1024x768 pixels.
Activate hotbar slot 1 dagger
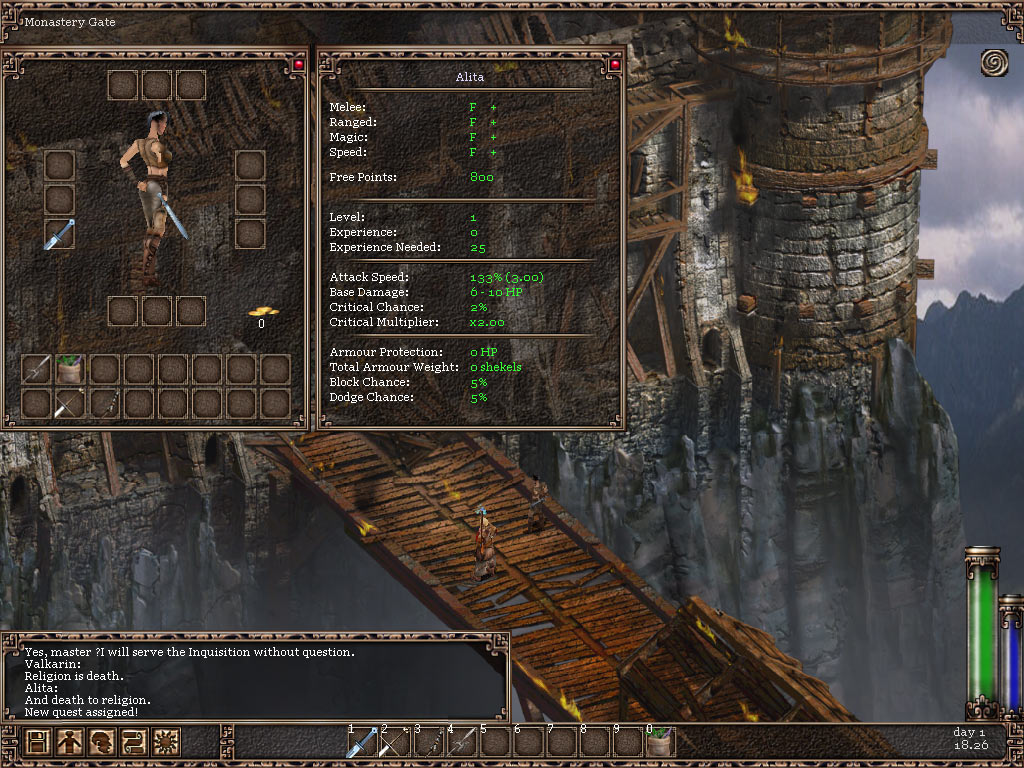(x=362, y=743)
